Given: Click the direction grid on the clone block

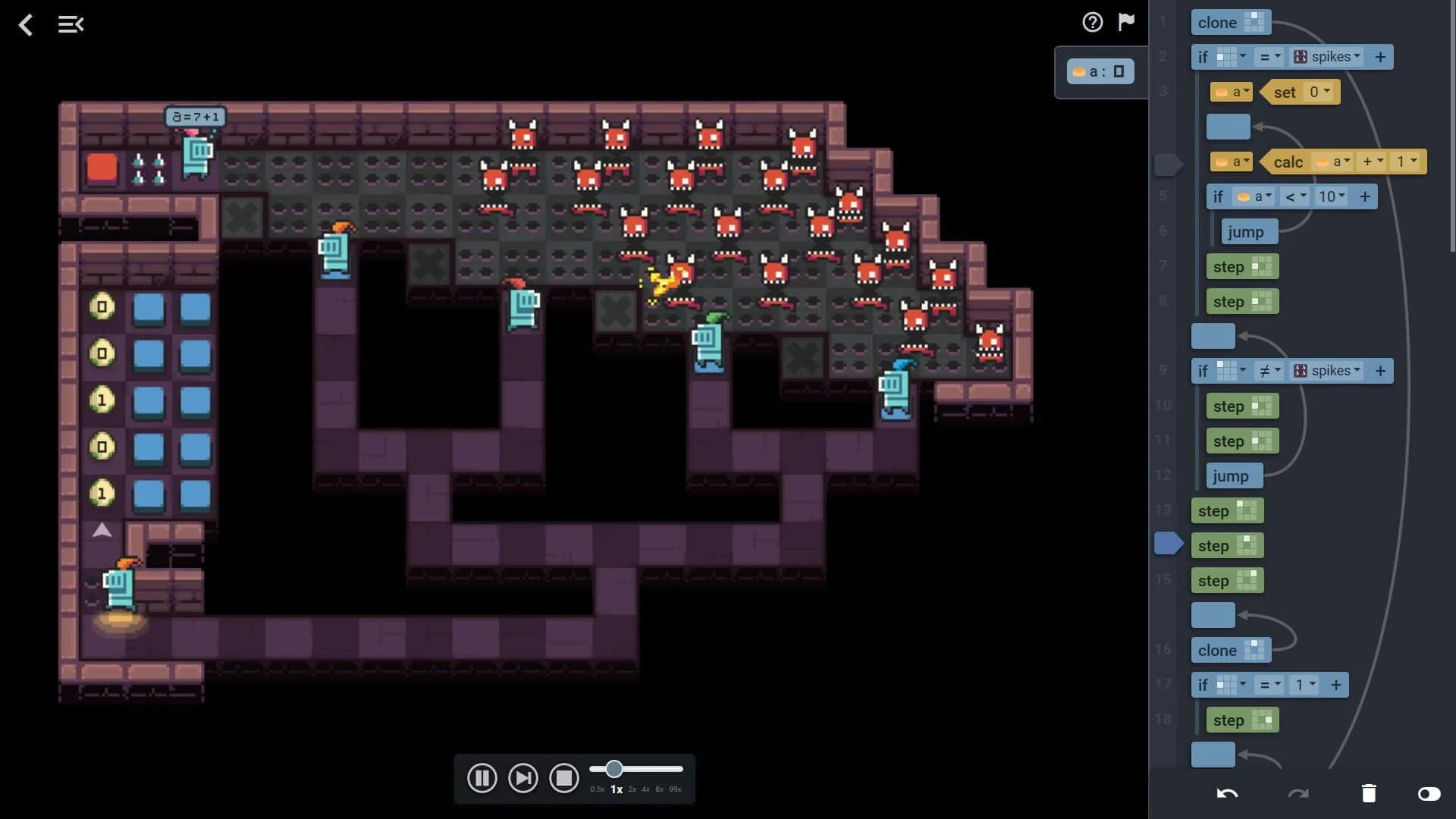Looking at the screenshot, I should (x=1255, y=22).
